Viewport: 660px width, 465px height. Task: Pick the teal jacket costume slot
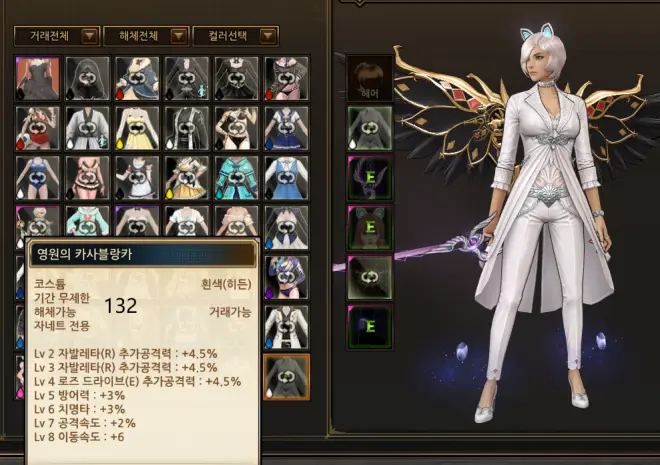pyautogui.click(x=235, y=177)
